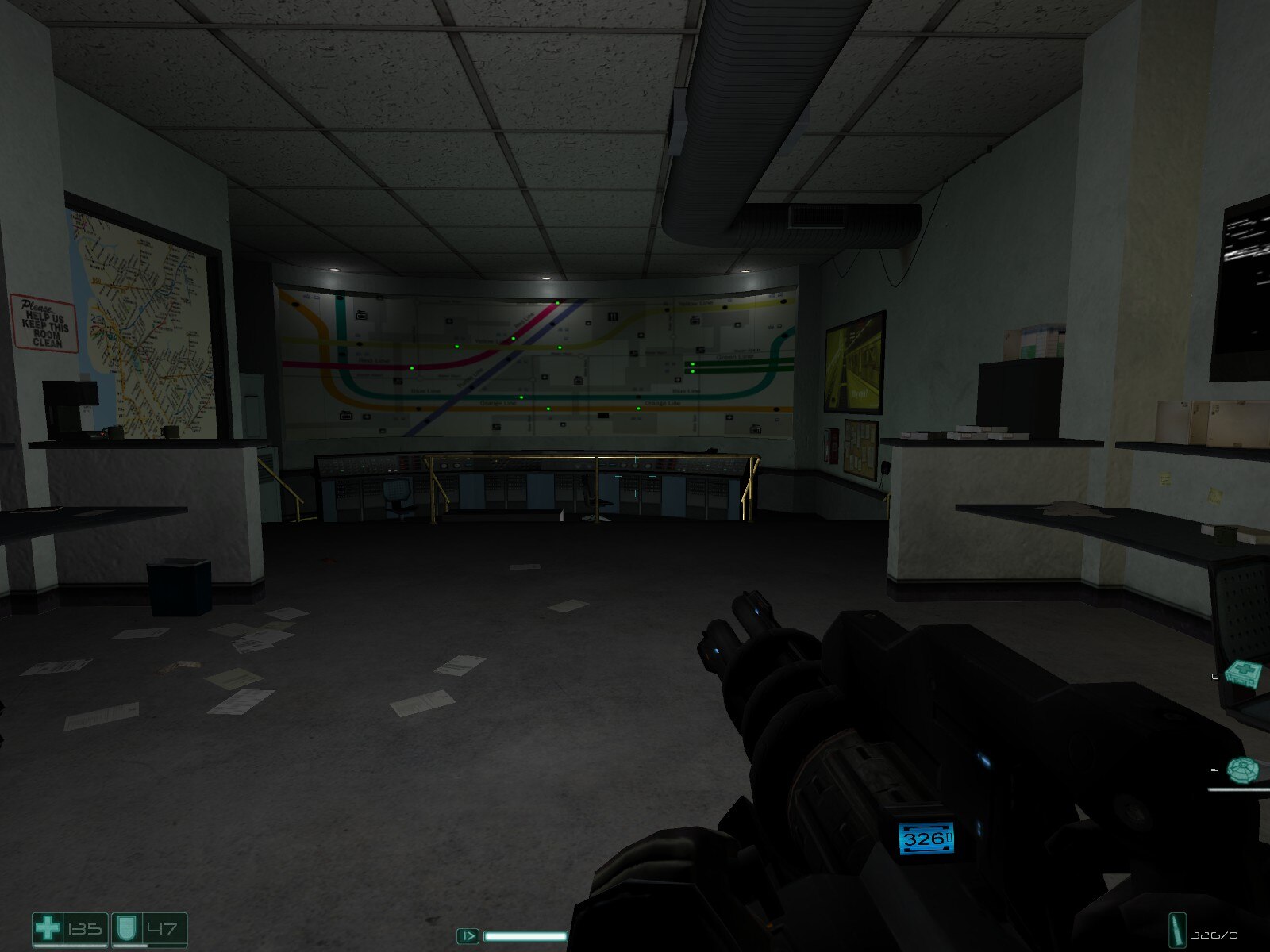The image size is (1270, 952).
Task: Click the small play arrow icon above the reload bar
Action: (469, 937)
